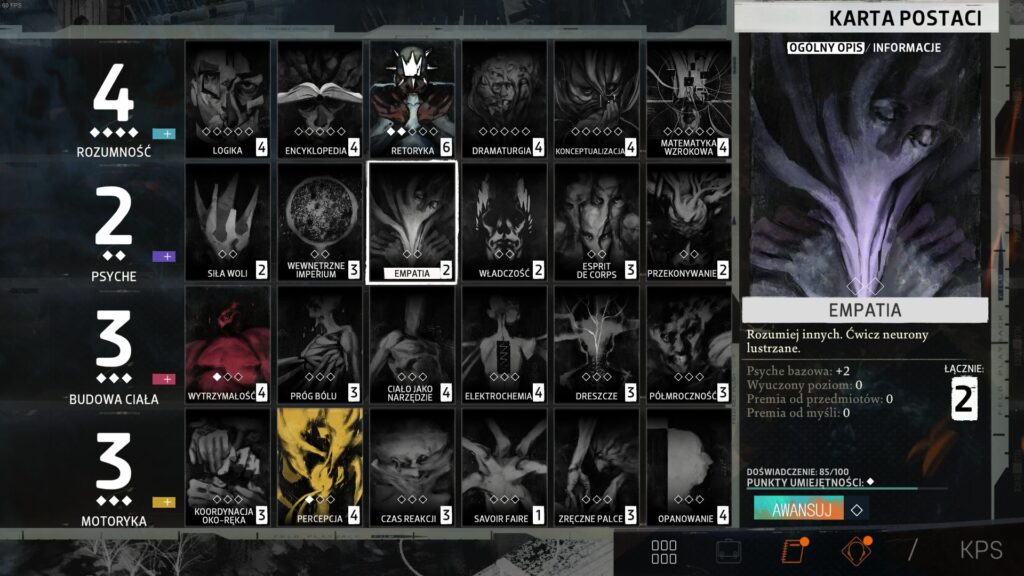This screenshot has height=576, width=1024.
Task: Choose the Savoir Faire skill card
Action: pyautogui.click(x=504, y=467)
